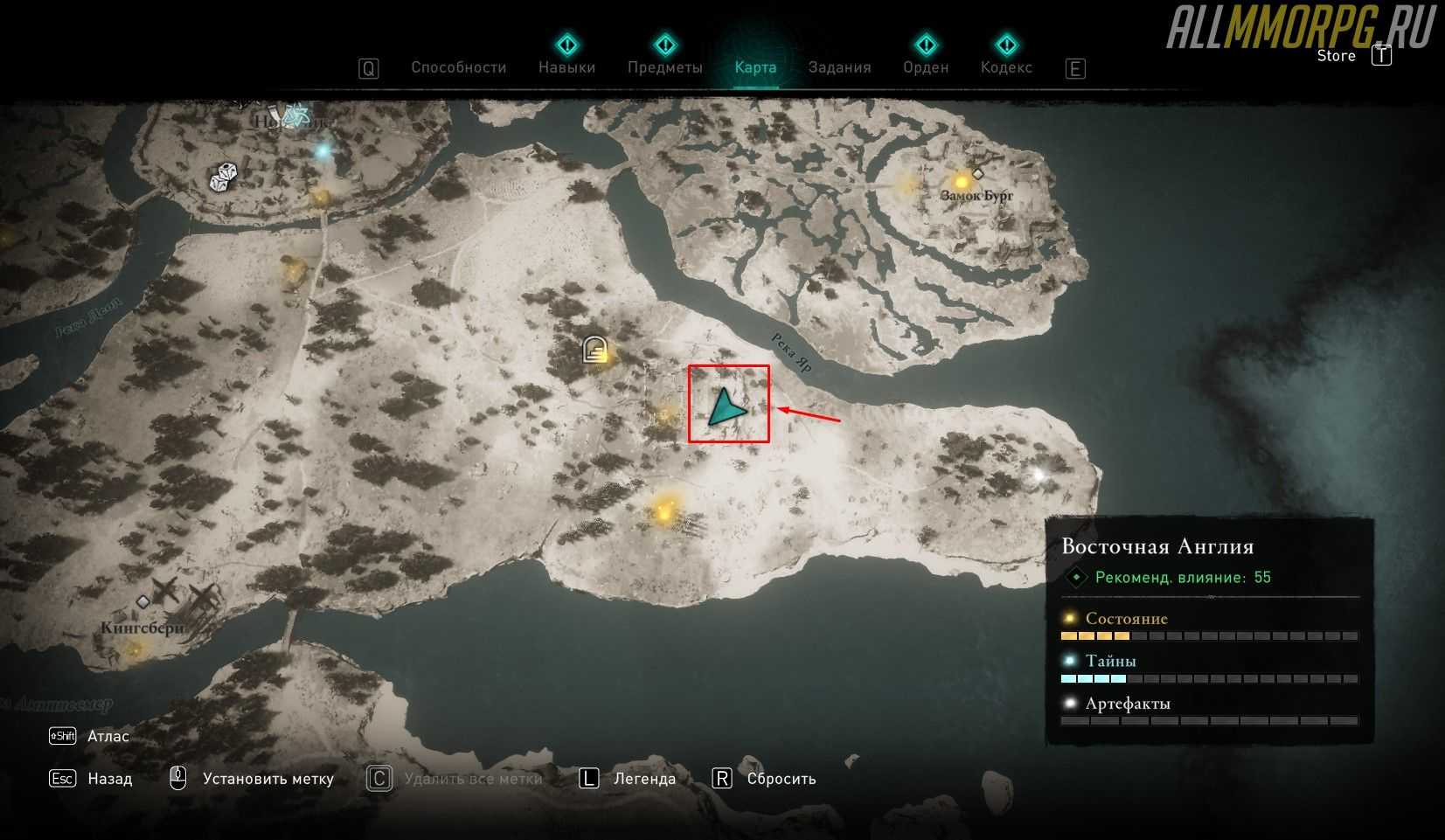Image resolution: width=1445 pixels, height=840 pixels.
Task: Go to the Задания tab
Action: [839, 67]
